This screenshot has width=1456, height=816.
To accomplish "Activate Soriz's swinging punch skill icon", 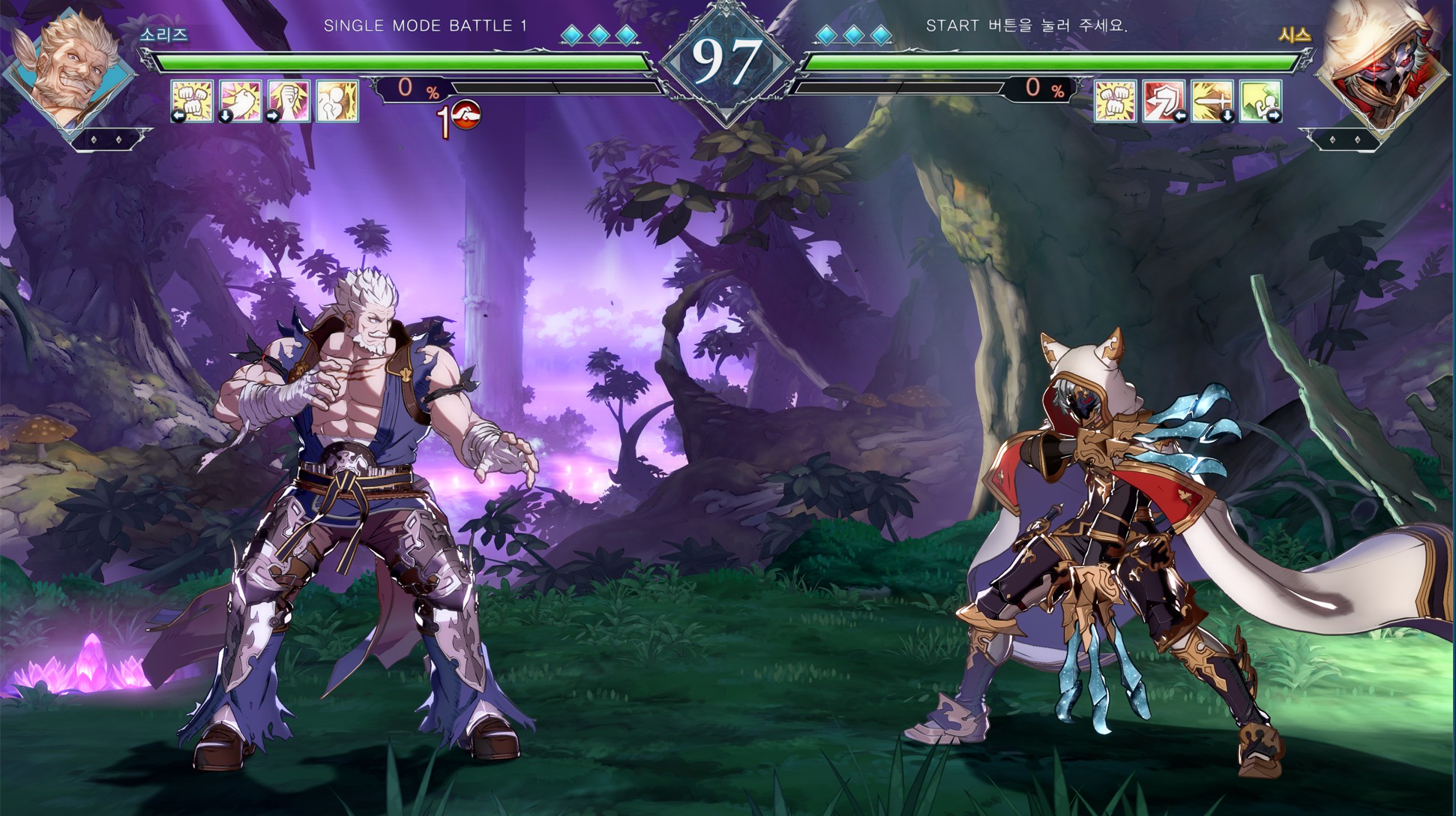I will [x=241, y=100].
